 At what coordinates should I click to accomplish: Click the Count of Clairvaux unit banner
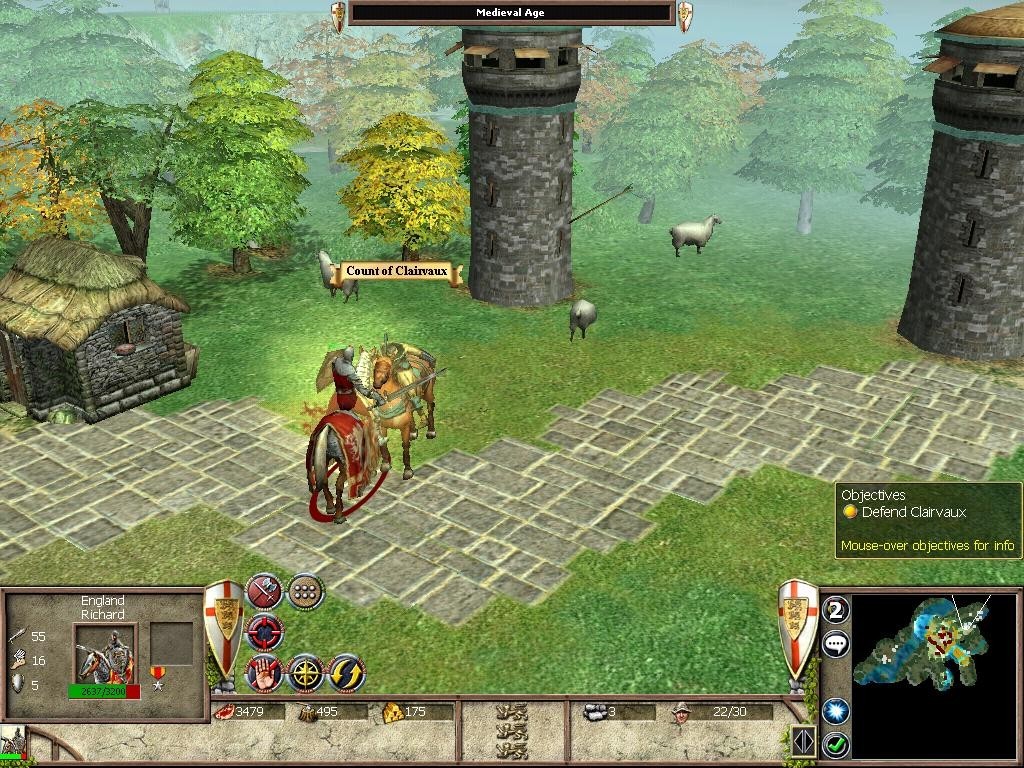point(397,272)
